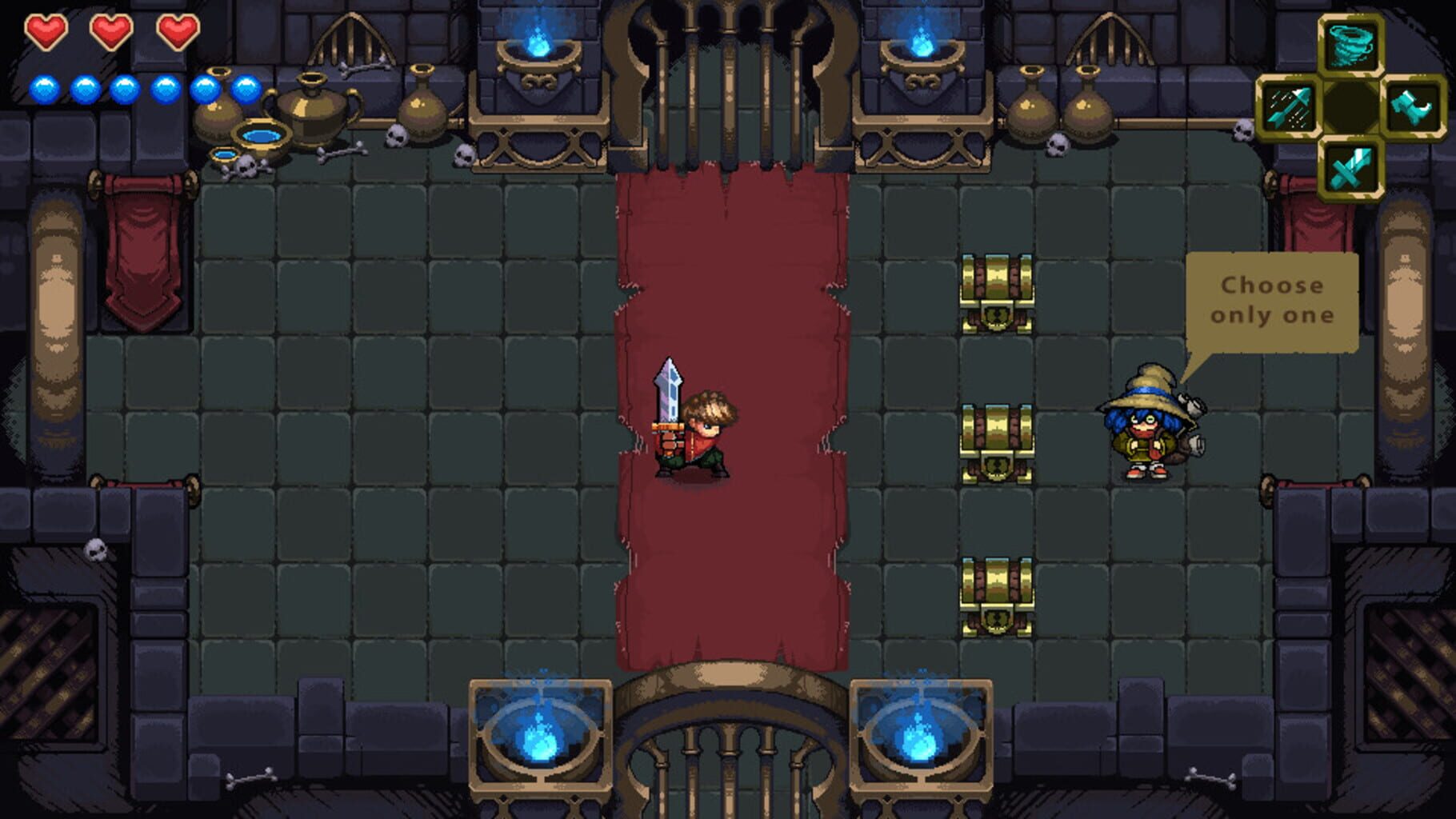
Task: Expand the wizard's speech bubble
Action: [x=1271, y=300]
